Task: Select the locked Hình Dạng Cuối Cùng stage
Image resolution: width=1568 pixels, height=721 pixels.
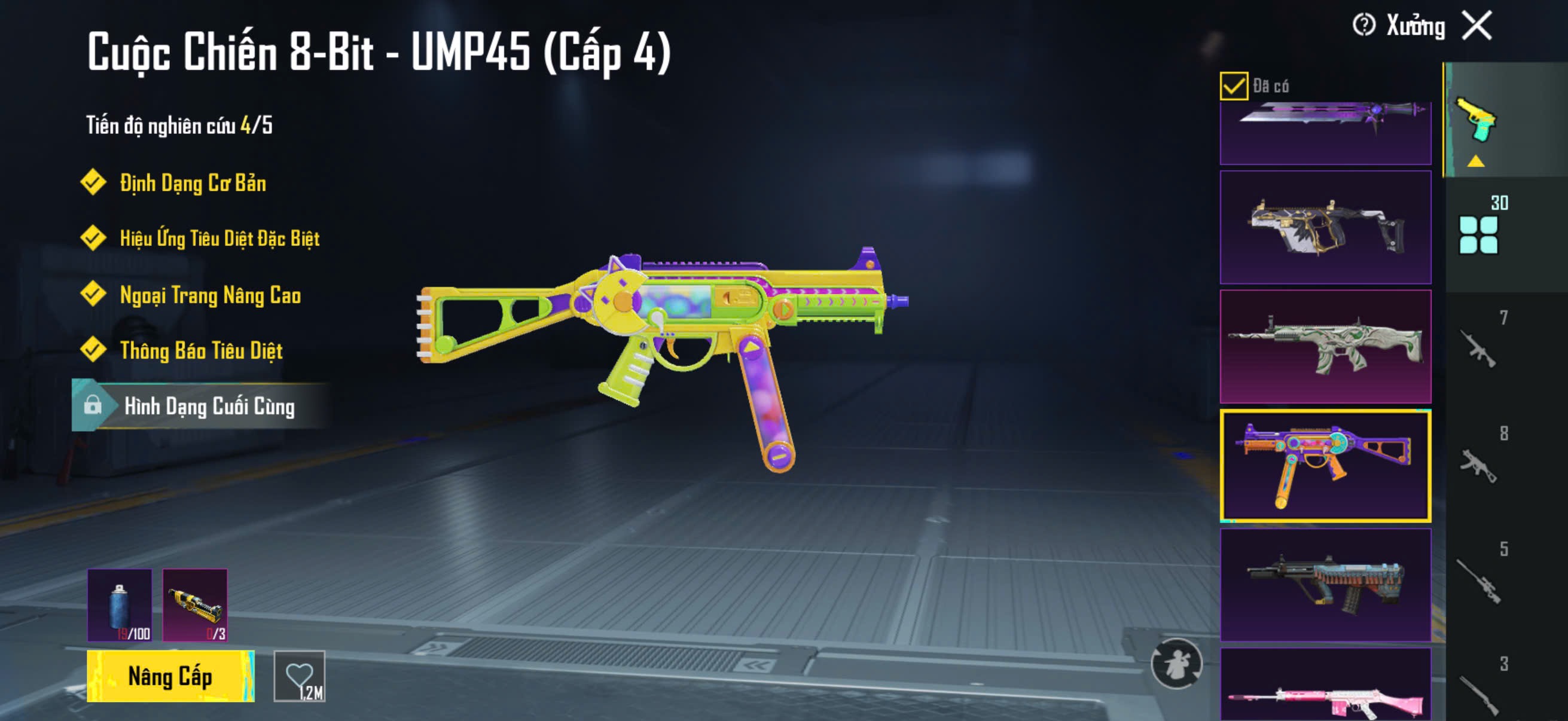Action: click(208, 406)
